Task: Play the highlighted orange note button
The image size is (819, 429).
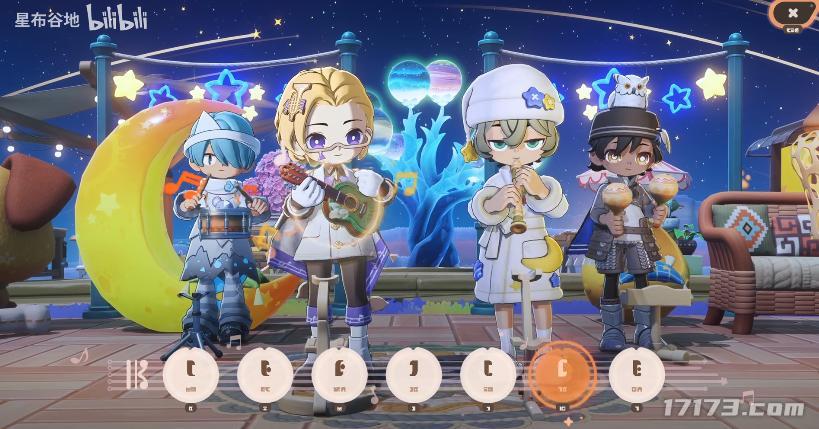Action: click(562, 372)
